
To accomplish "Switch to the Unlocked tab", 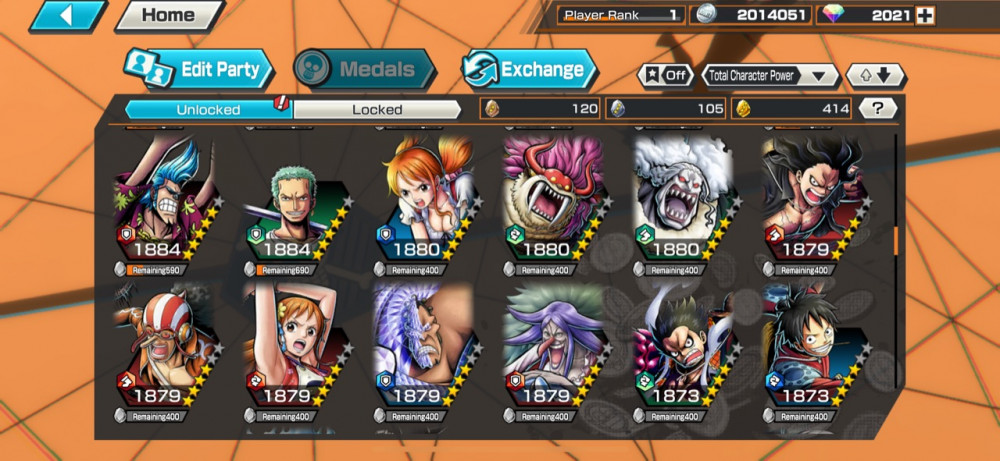I will pos(208,108).
